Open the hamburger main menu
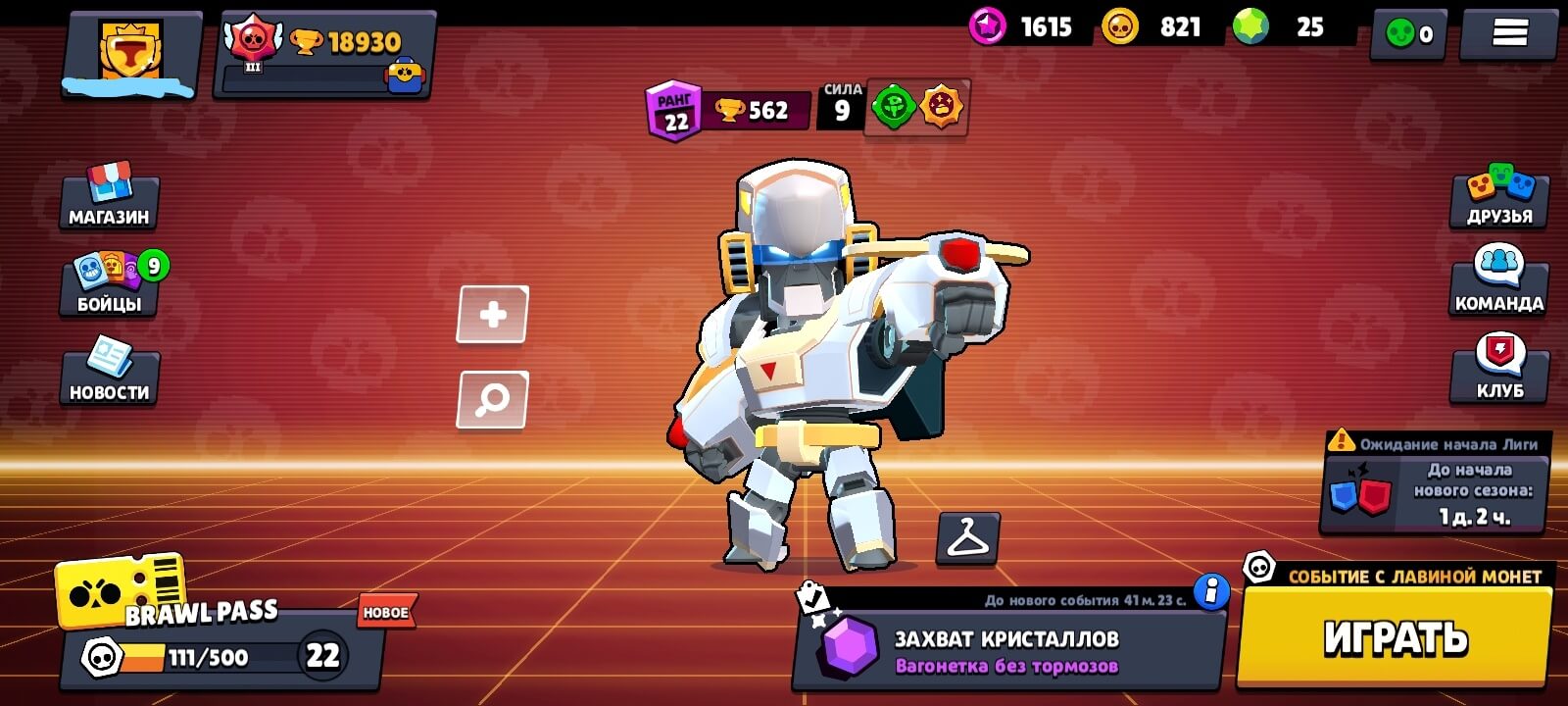The height and width of the screenshot is (706, 1568). [1509, 34]
